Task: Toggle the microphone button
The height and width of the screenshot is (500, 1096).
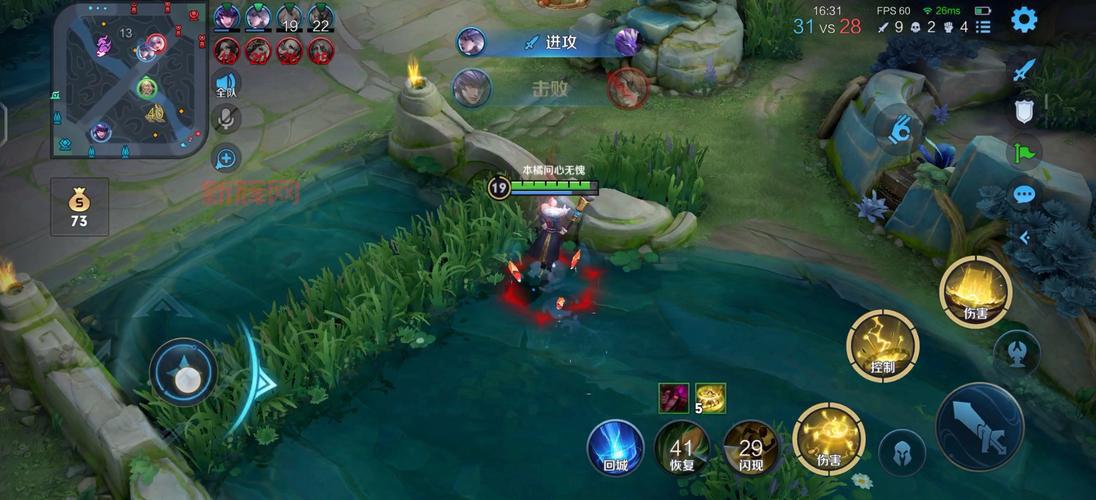Action: 226,120
